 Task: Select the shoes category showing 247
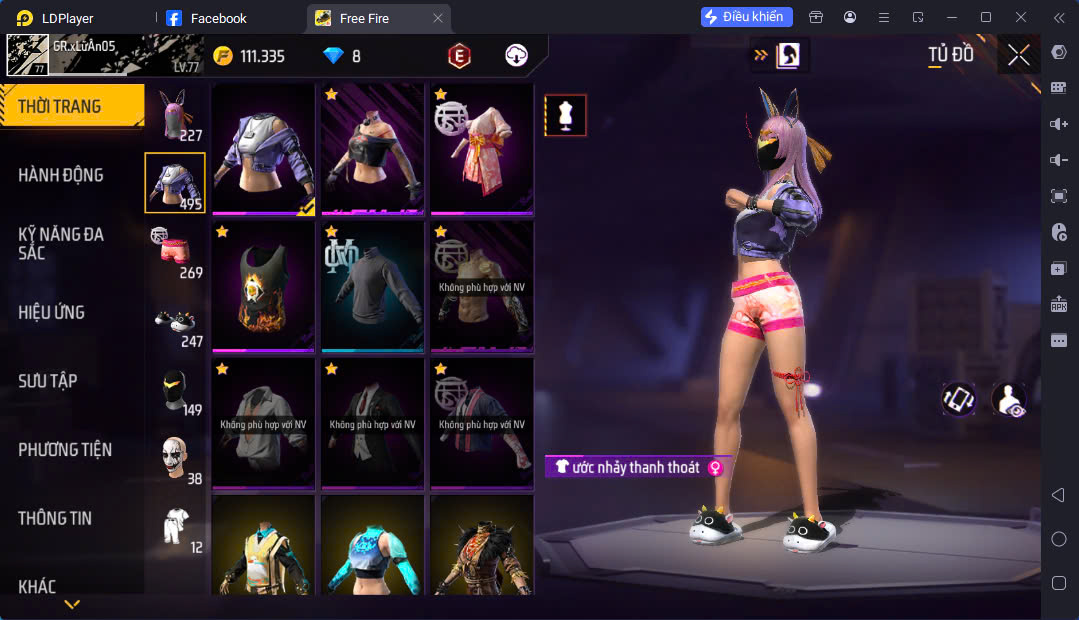point(176,322)
